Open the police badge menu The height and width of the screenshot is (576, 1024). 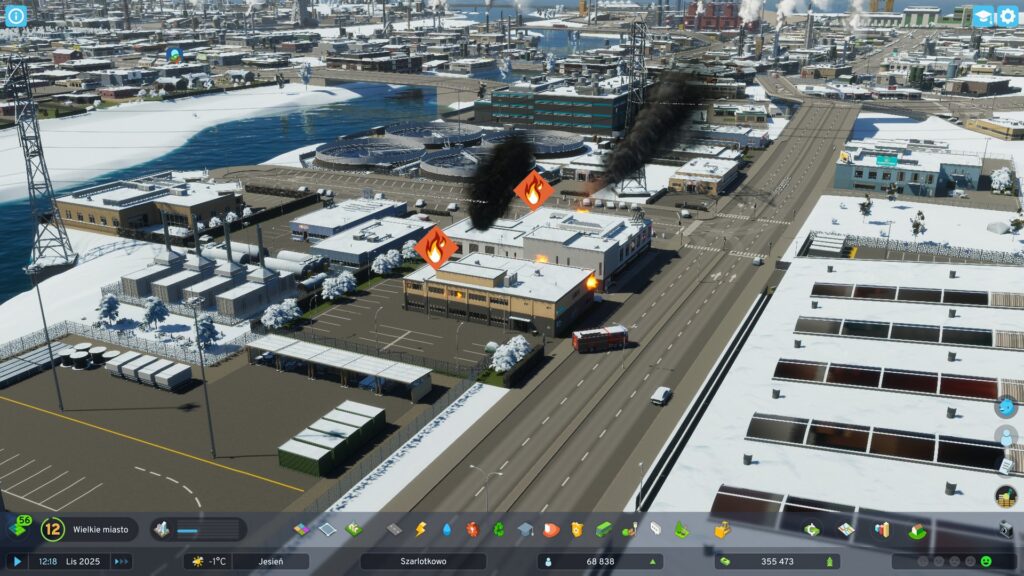pos(577,529)
